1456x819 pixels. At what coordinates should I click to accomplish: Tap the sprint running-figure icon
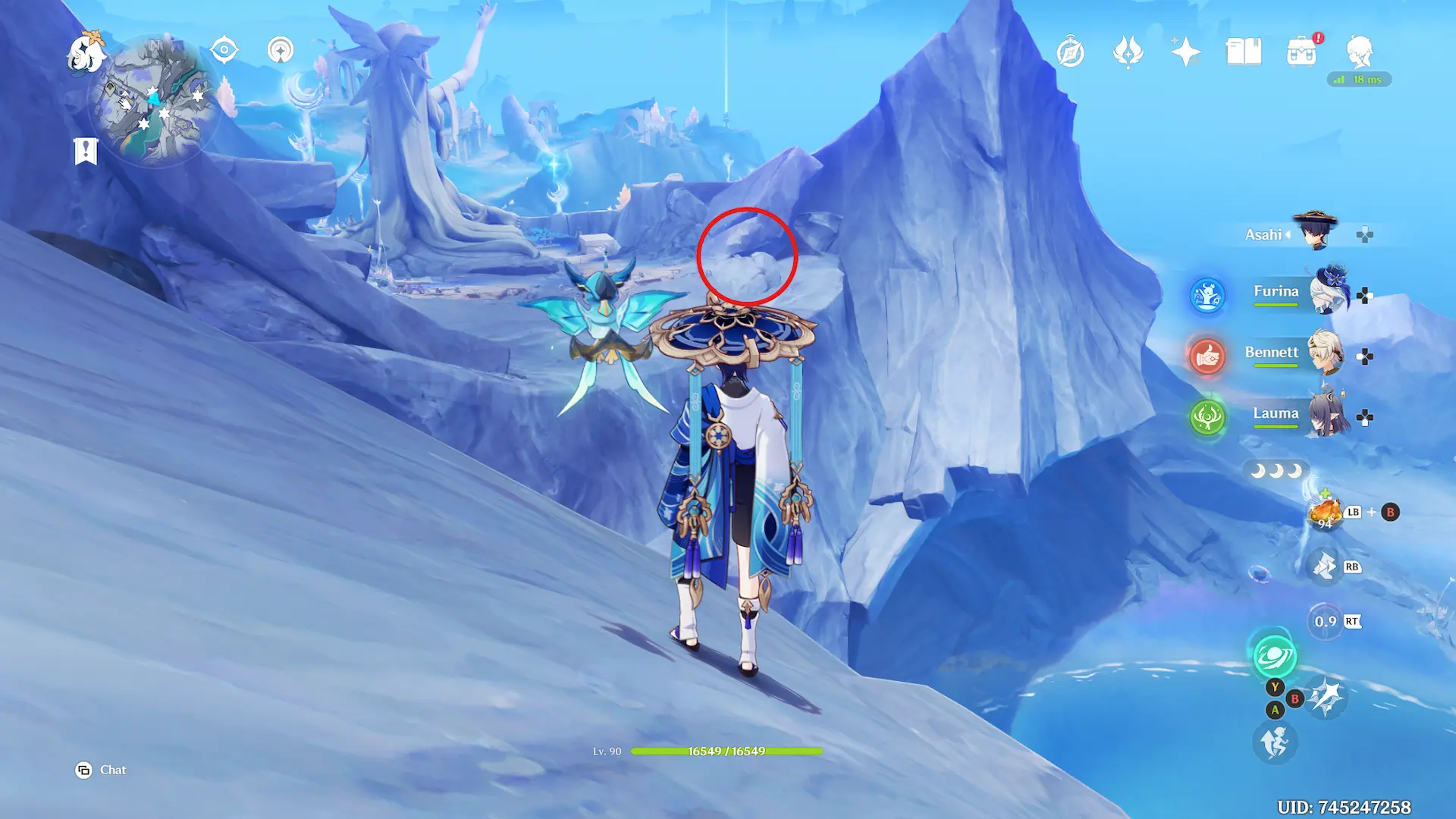tap(1274, 742)
